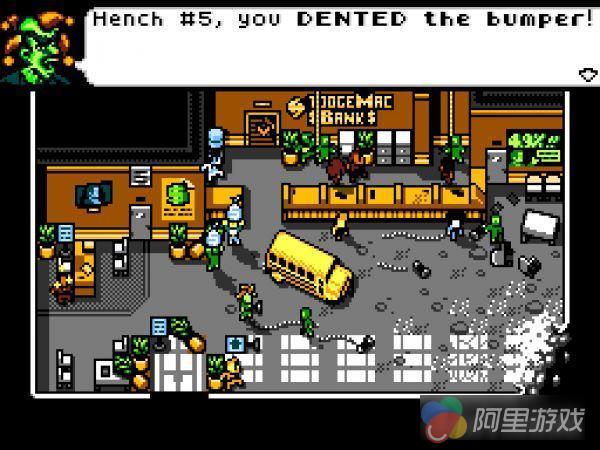Click the dialogue continue indicator icon
Viewport: 600px width, 450px height.
pyautogui.click(x=587, y=73)
